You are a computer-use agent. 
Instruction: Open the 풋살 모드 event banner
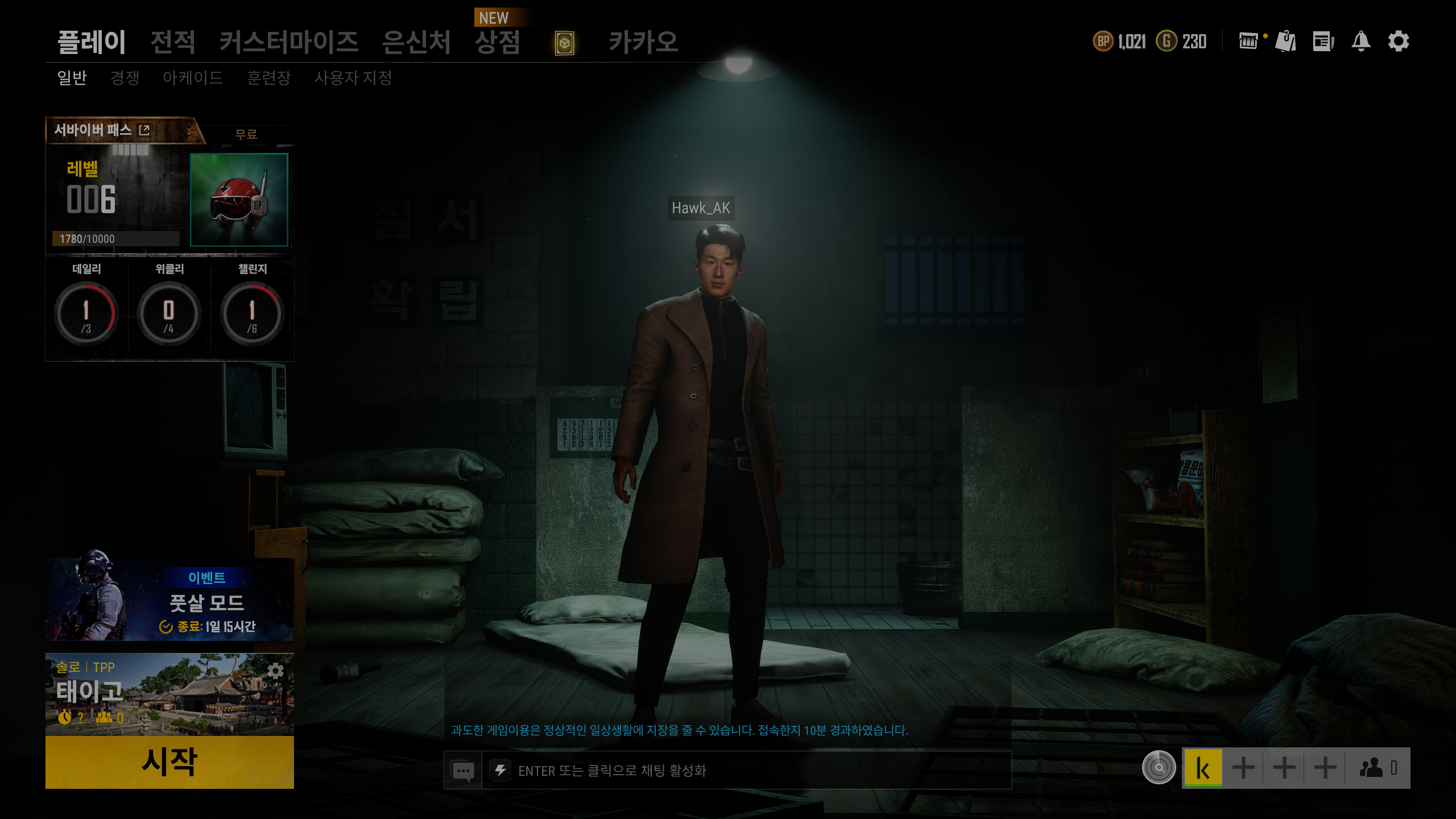tap(169, 601)
